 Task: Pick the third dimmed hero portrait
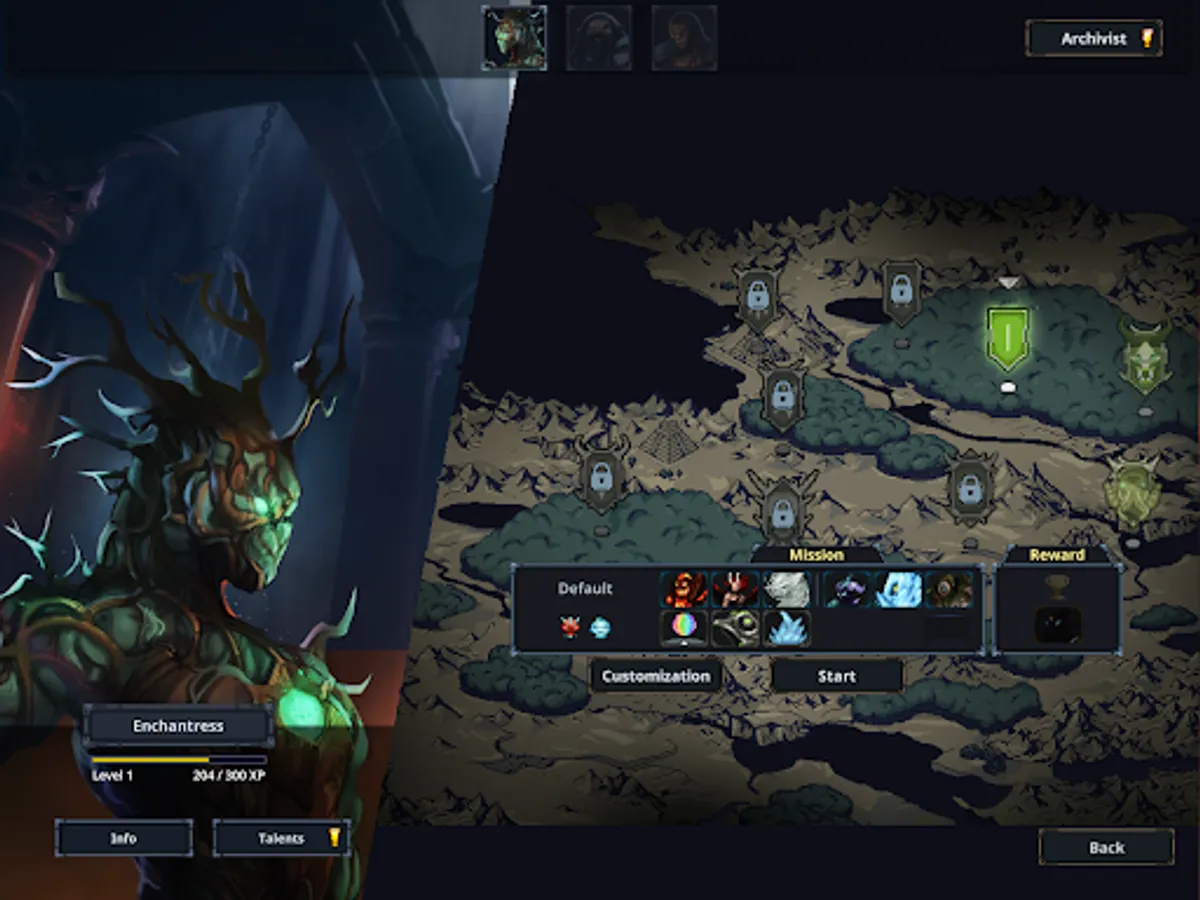pyautogui.click(x=684, y=38)
